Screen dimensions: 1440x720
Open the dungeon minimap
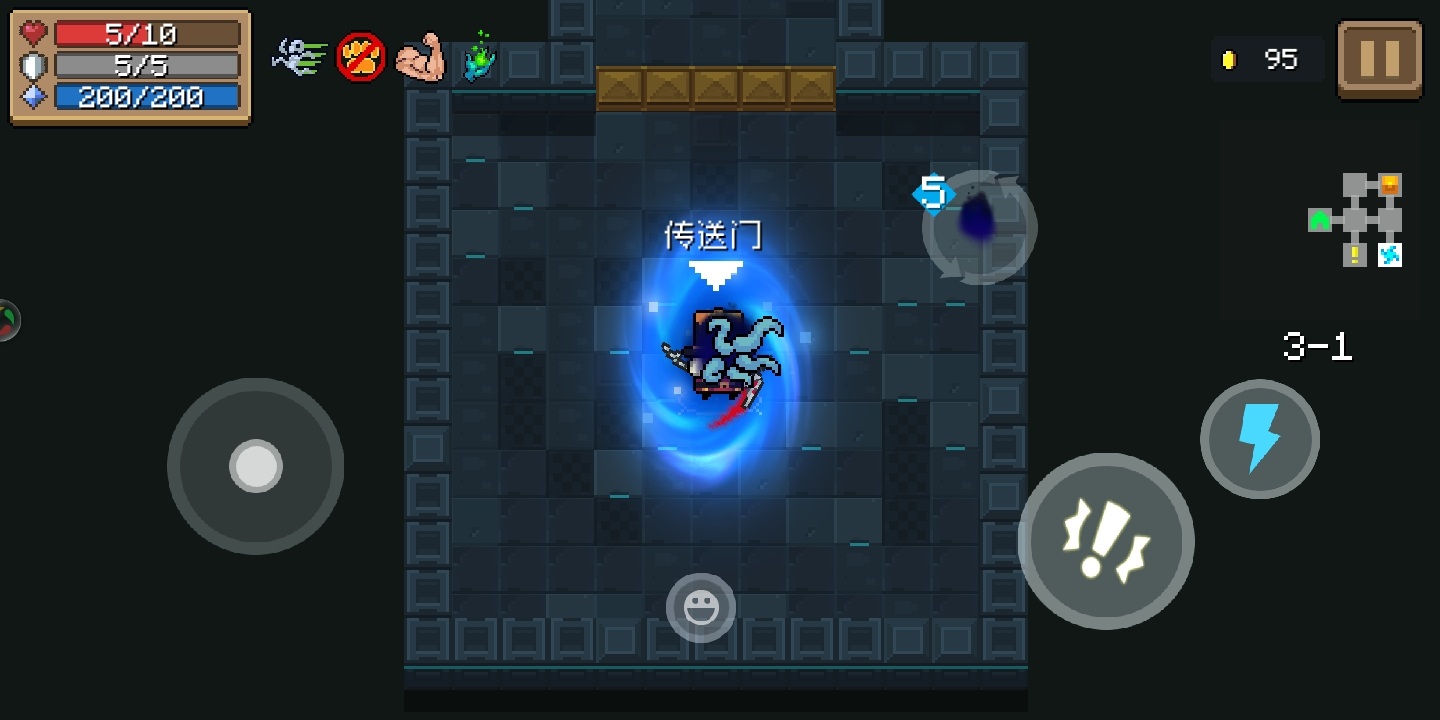(x=1357, y=220)
